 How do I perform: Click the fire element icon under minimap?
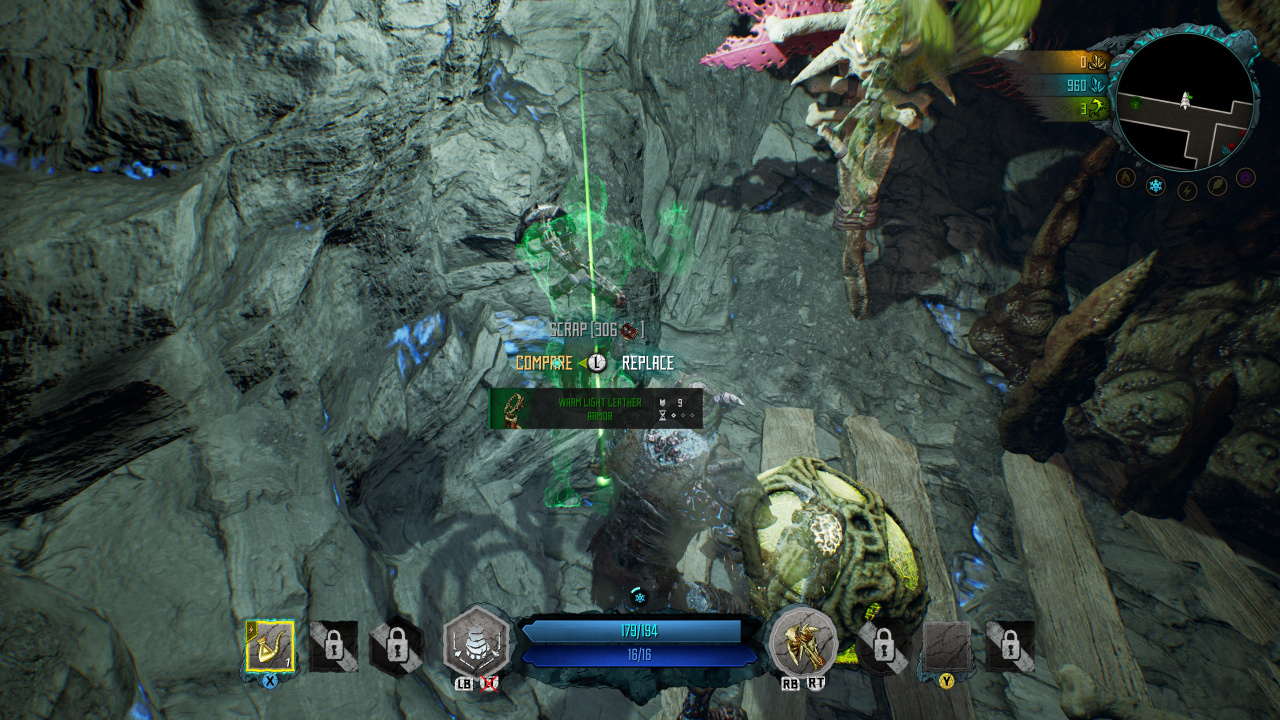(1125, 178)
